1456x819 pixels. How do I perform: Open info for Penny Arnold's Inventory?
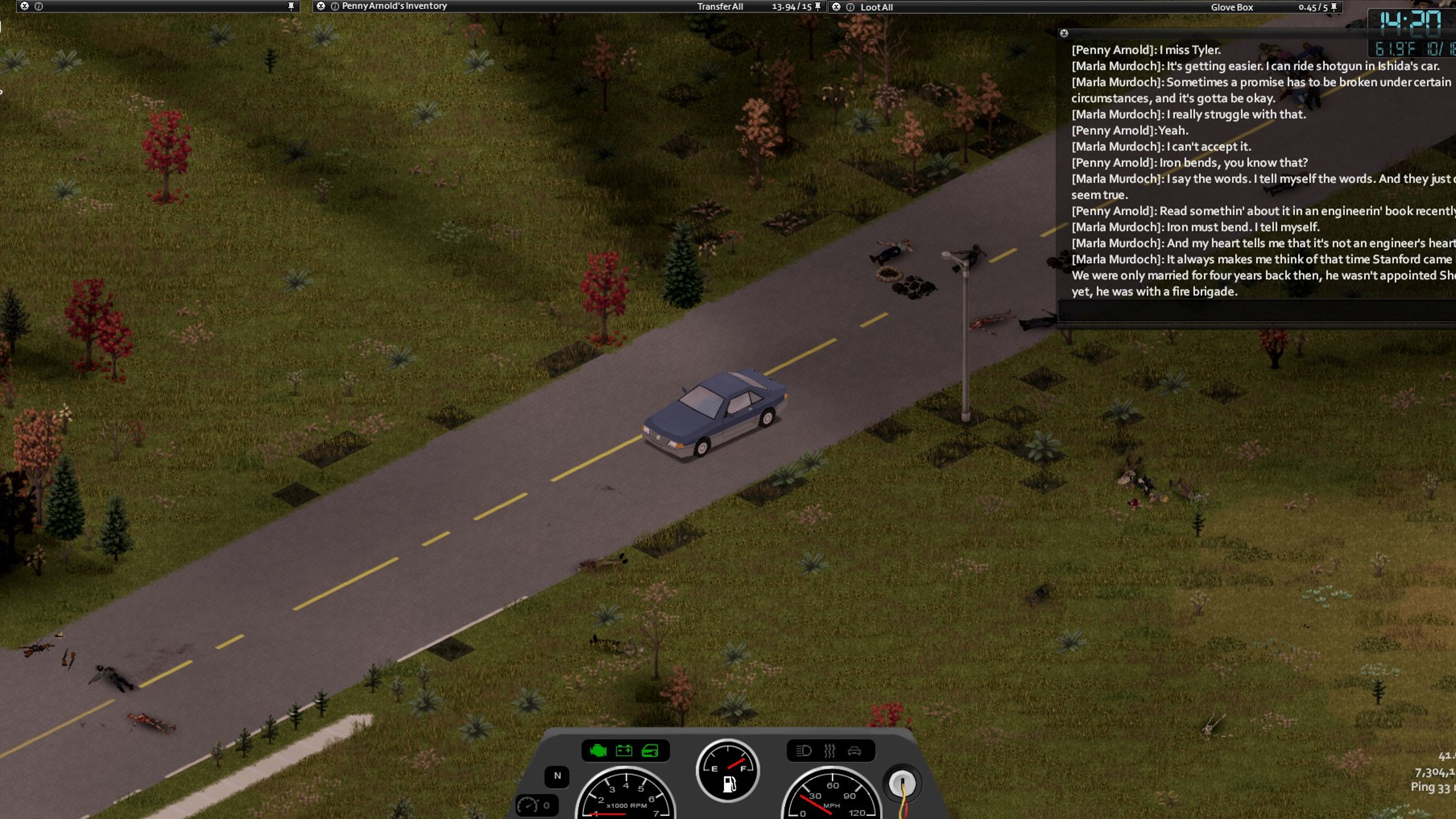[x=335, y=6]
